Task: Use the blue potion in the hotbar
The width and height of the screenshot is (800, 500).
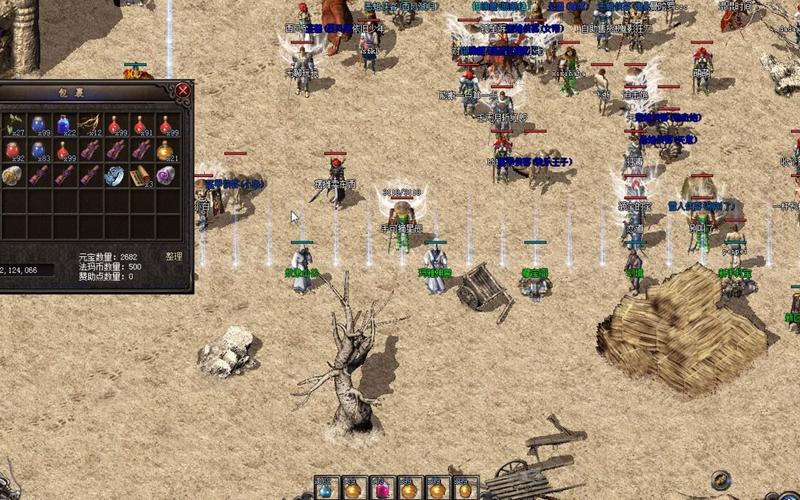Action: click(325, 489)
